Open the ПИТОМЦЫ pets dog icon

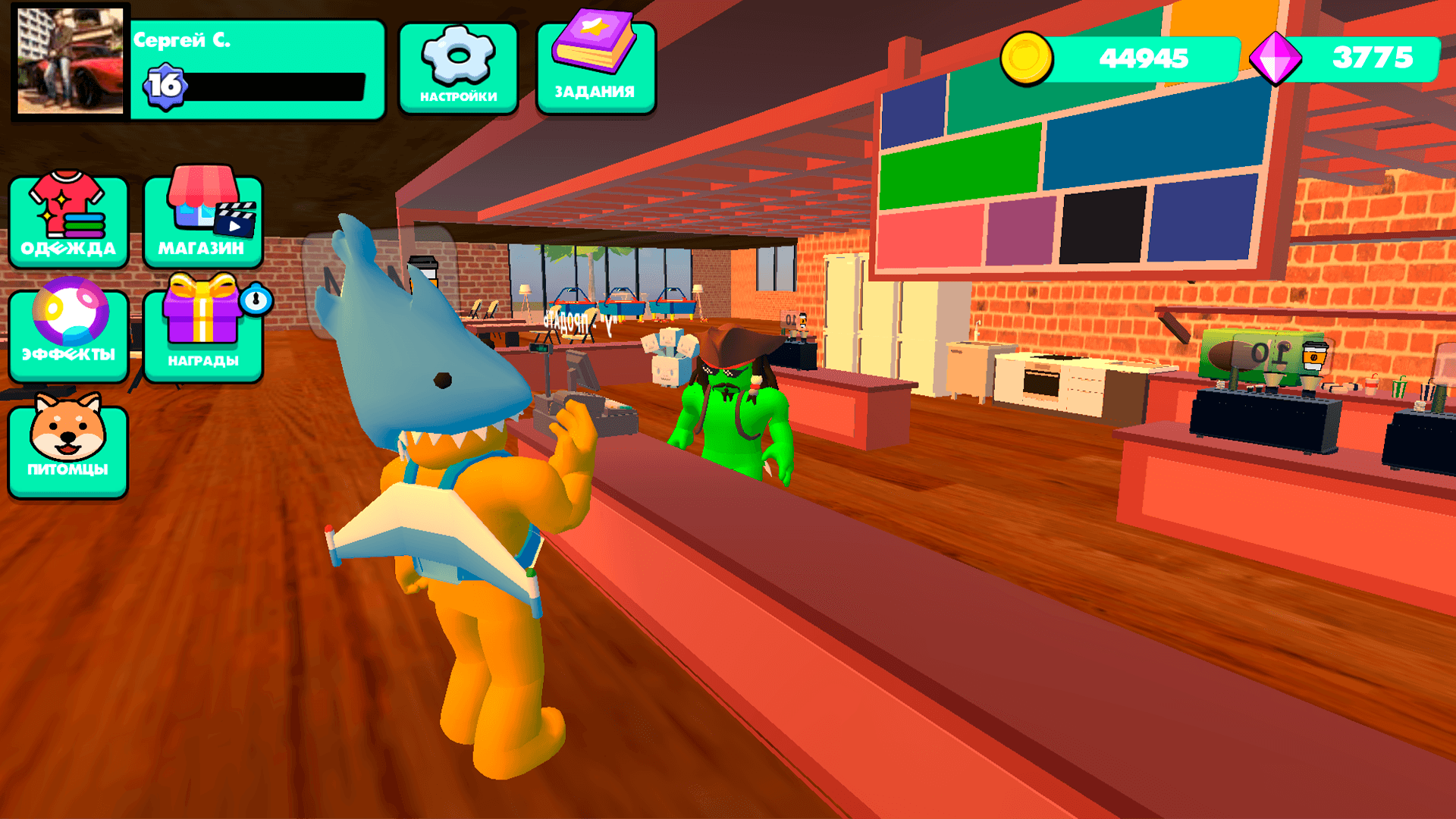coord(67,444)
